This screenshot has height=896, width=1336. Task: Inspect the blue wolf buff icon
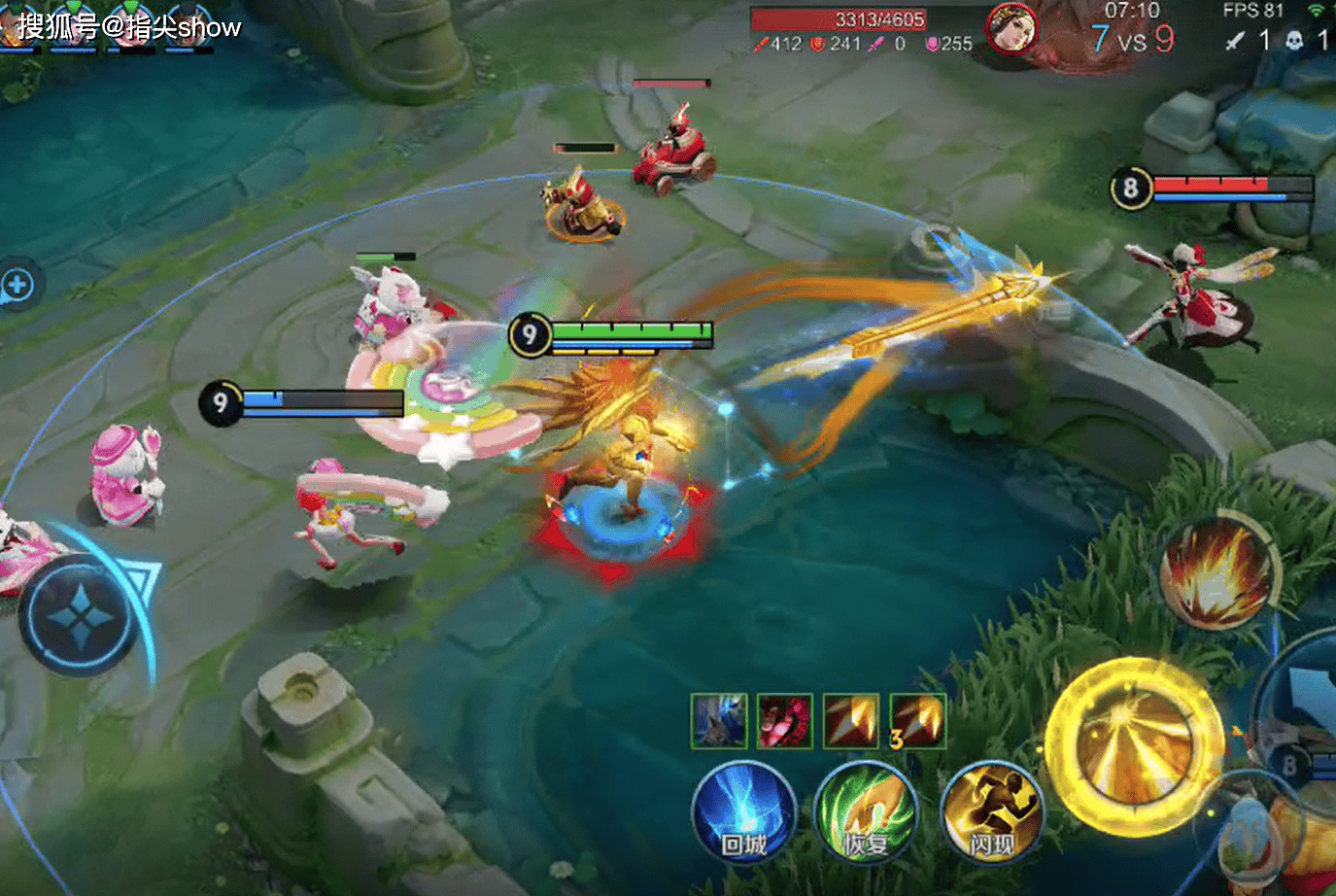pos(719,721)
